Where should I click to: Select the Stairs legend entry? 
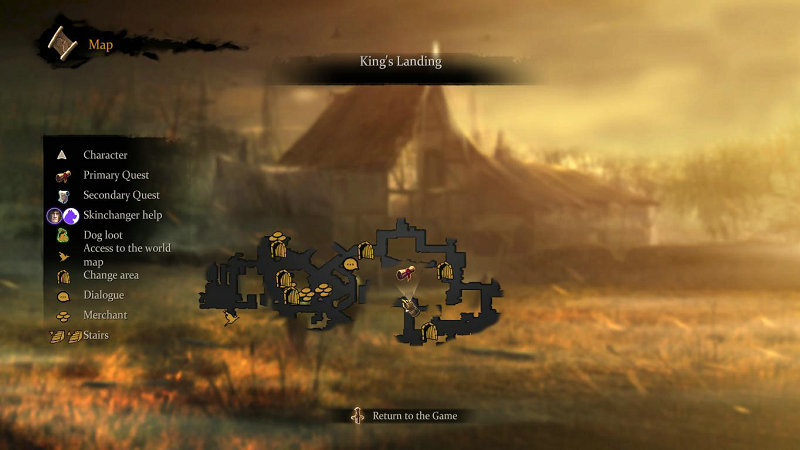[96, 335]
